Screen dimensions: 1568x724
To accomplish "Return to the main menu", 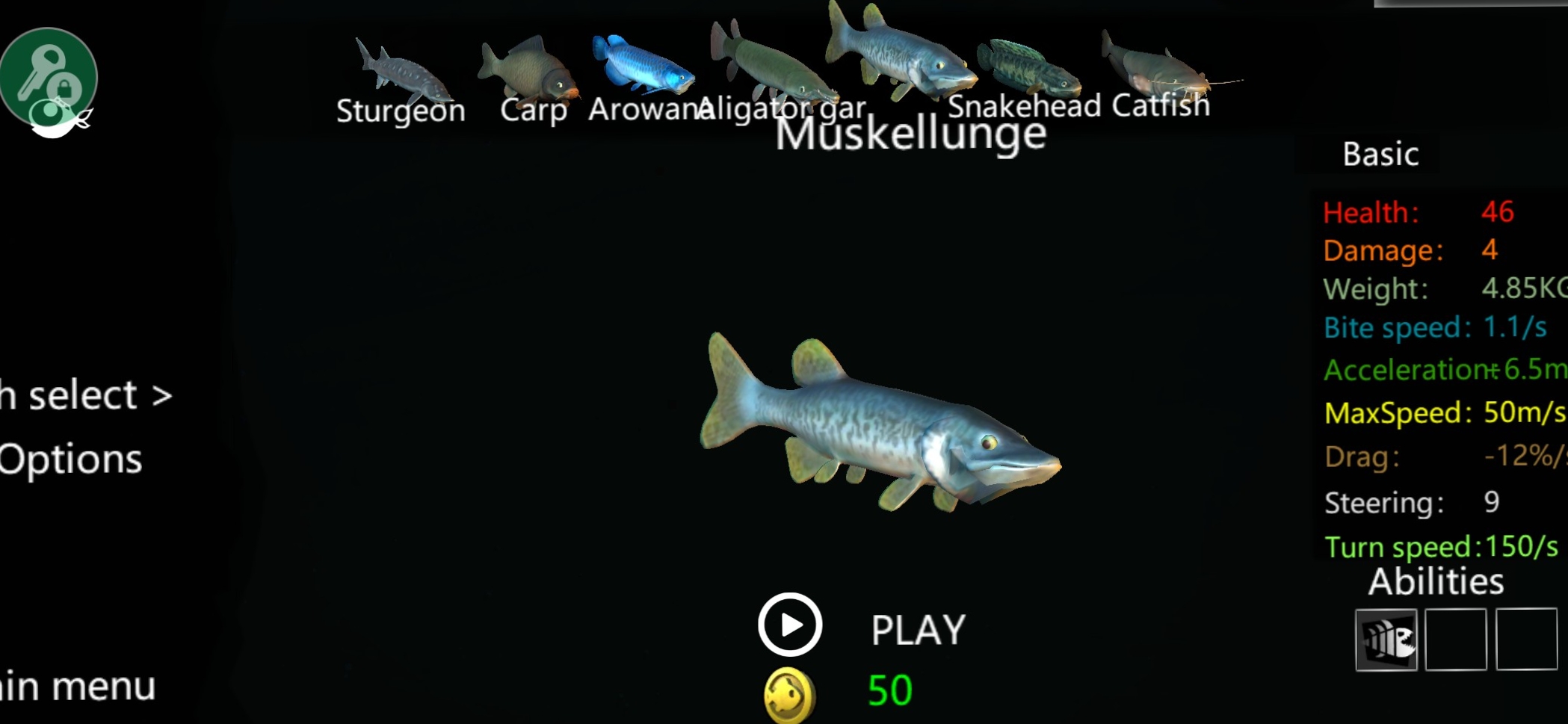I will click(78, 687).
